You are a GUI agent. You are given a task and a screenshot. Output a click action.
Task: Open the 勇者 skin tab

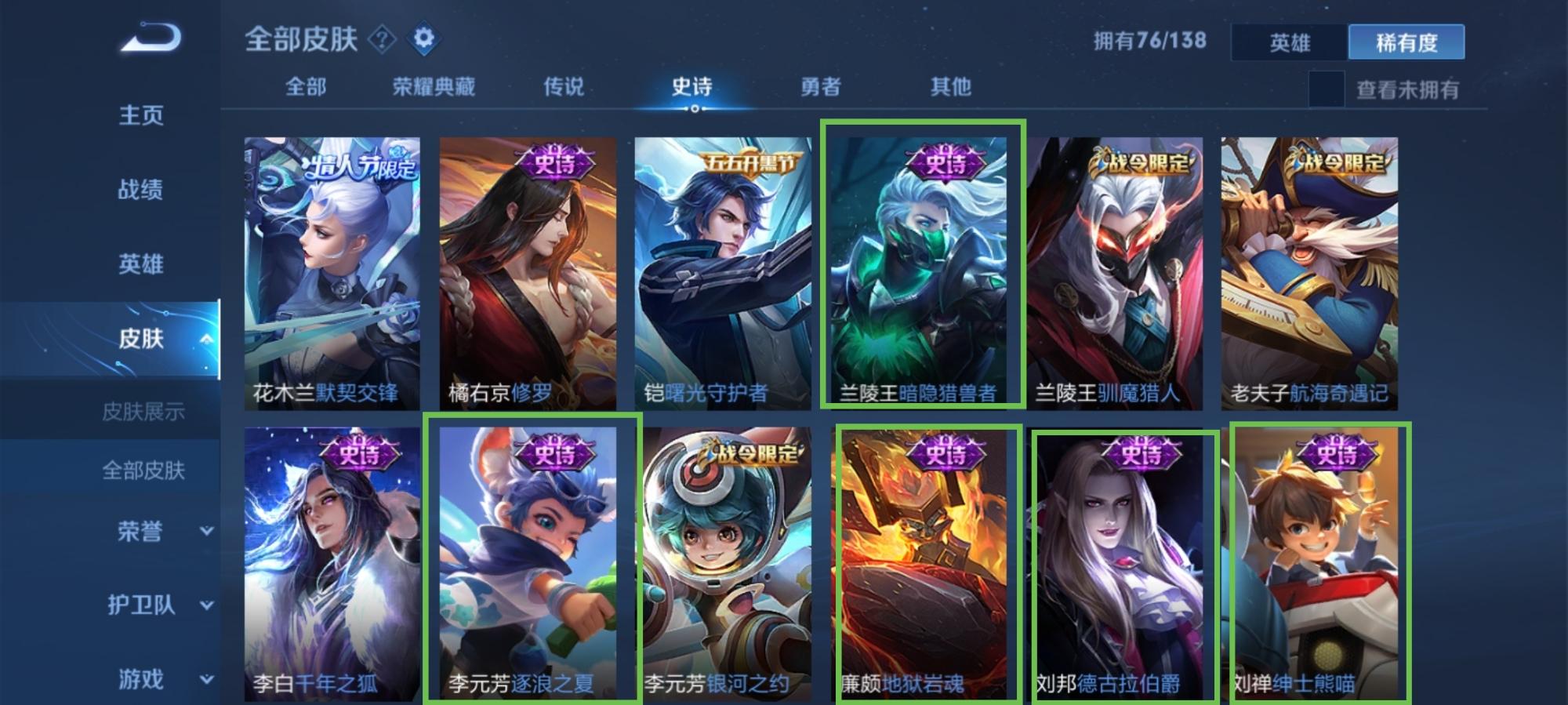tap(821, 86)
